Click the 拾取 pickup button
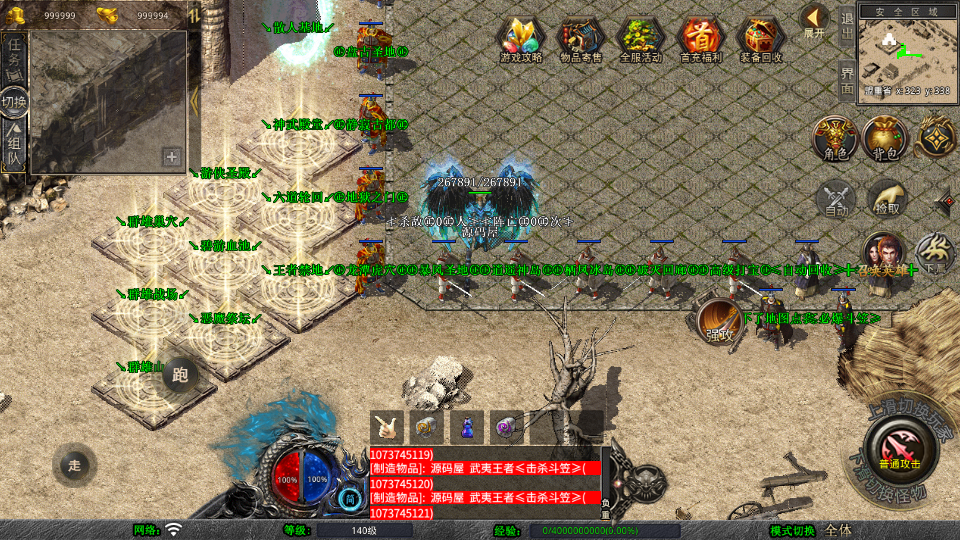Image resolution: width=960 pixels, height=540 pixels. pyautogui.click(x=886, y=199)
